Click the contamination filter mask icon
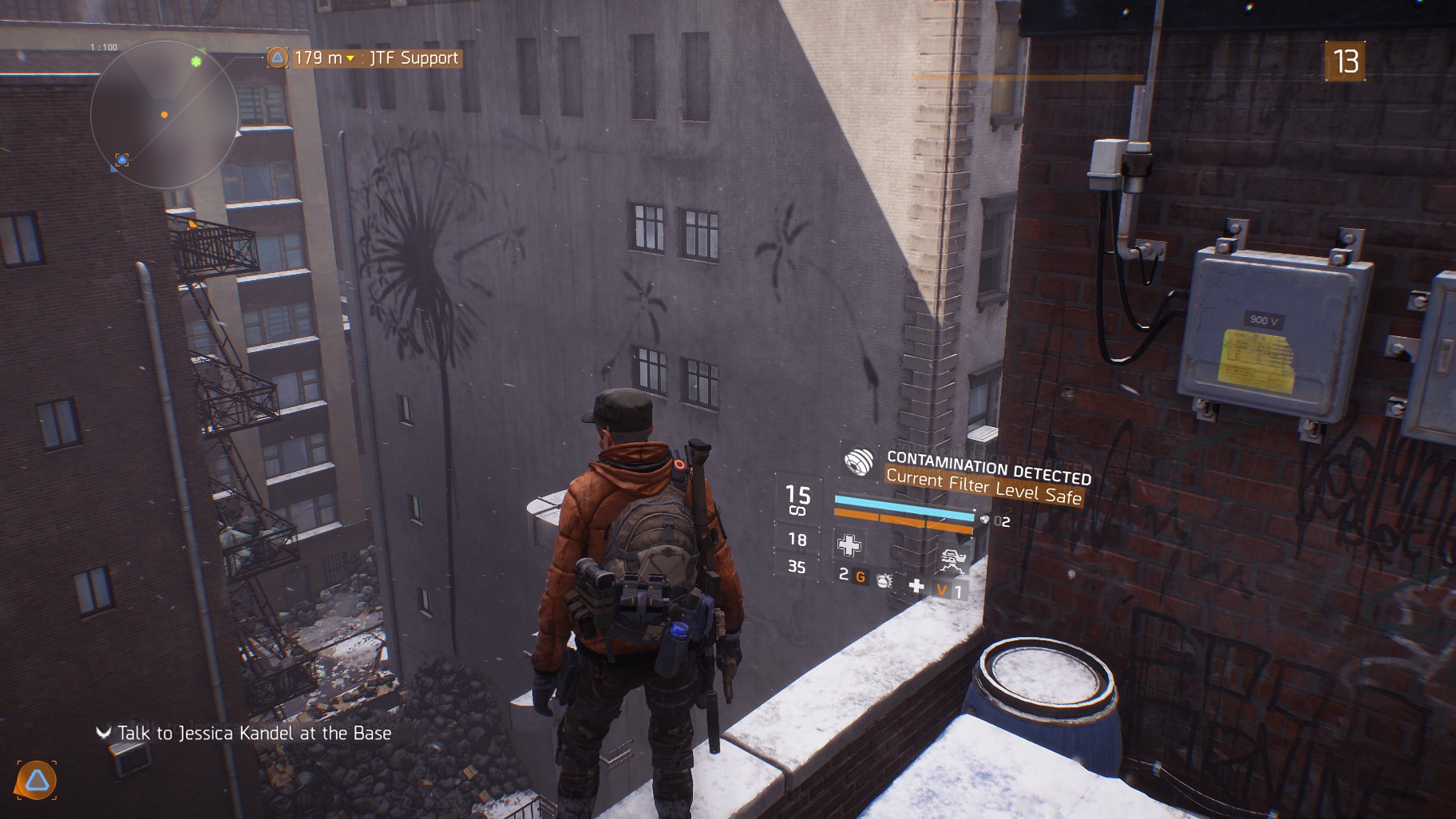 click(859, 462)
